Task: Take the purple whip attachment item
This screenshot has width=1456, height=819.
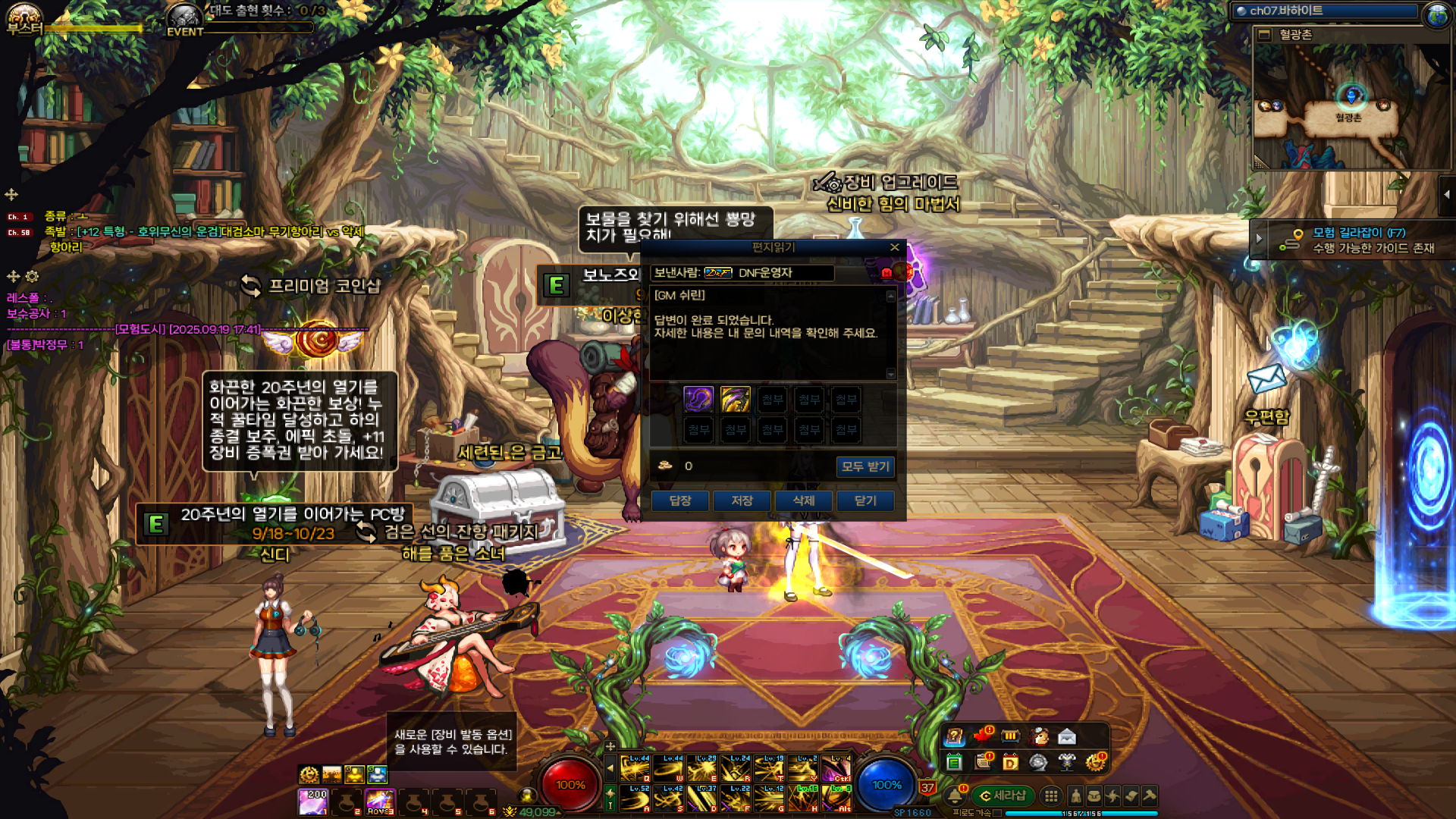Action: click(698, 399)
